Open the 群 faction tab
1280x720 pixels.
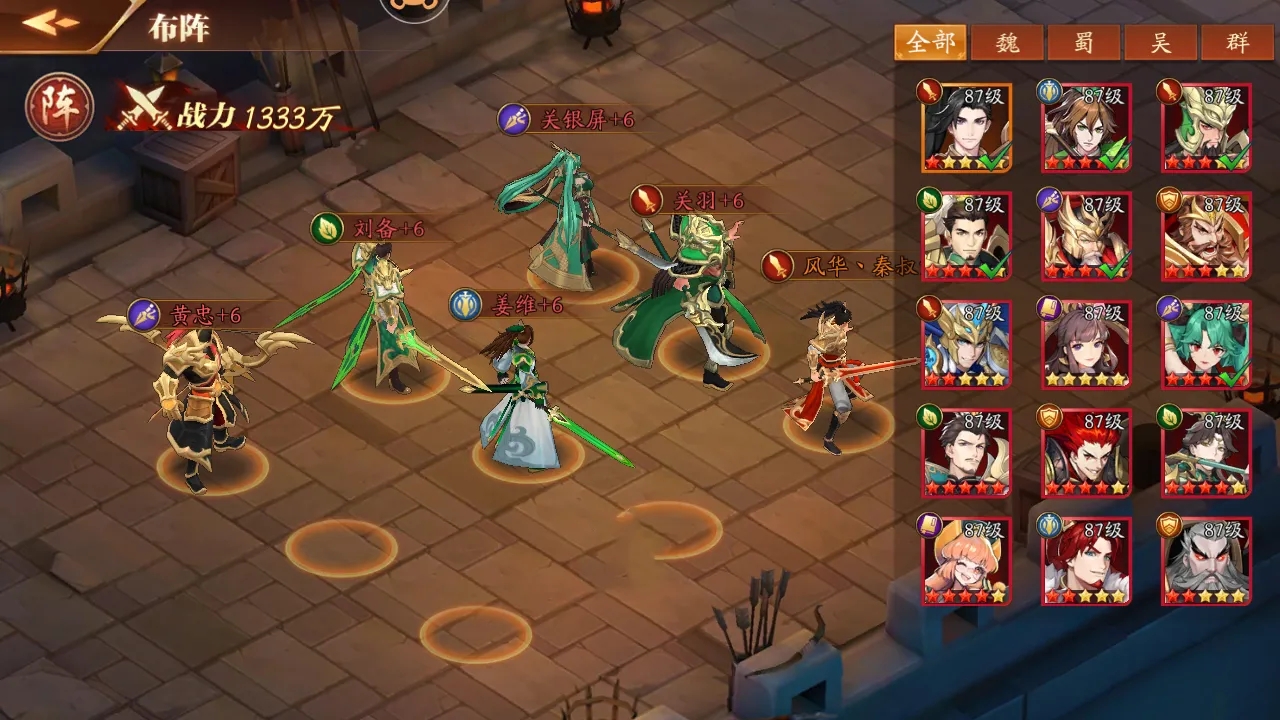point(1238,43)
